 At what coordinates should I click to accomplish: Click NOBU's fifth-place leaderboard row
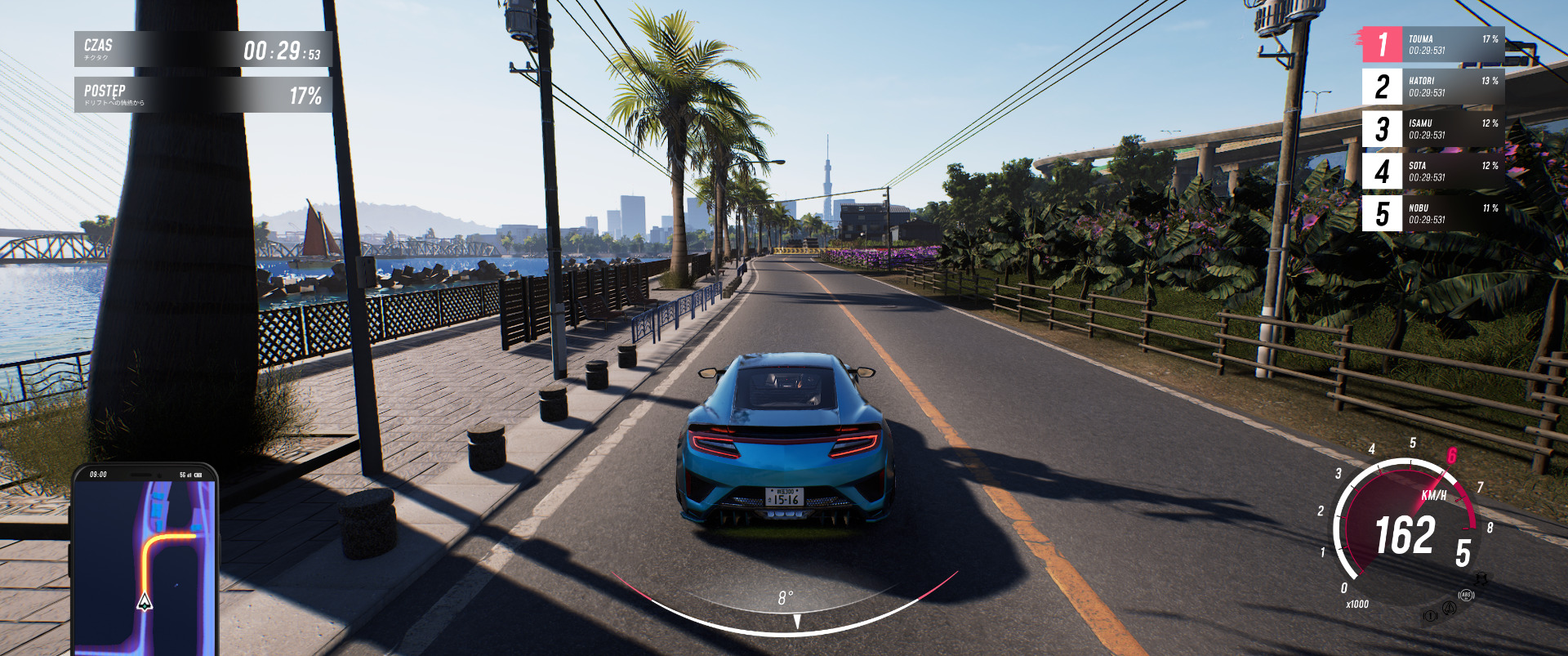[x=1434, y=214]
